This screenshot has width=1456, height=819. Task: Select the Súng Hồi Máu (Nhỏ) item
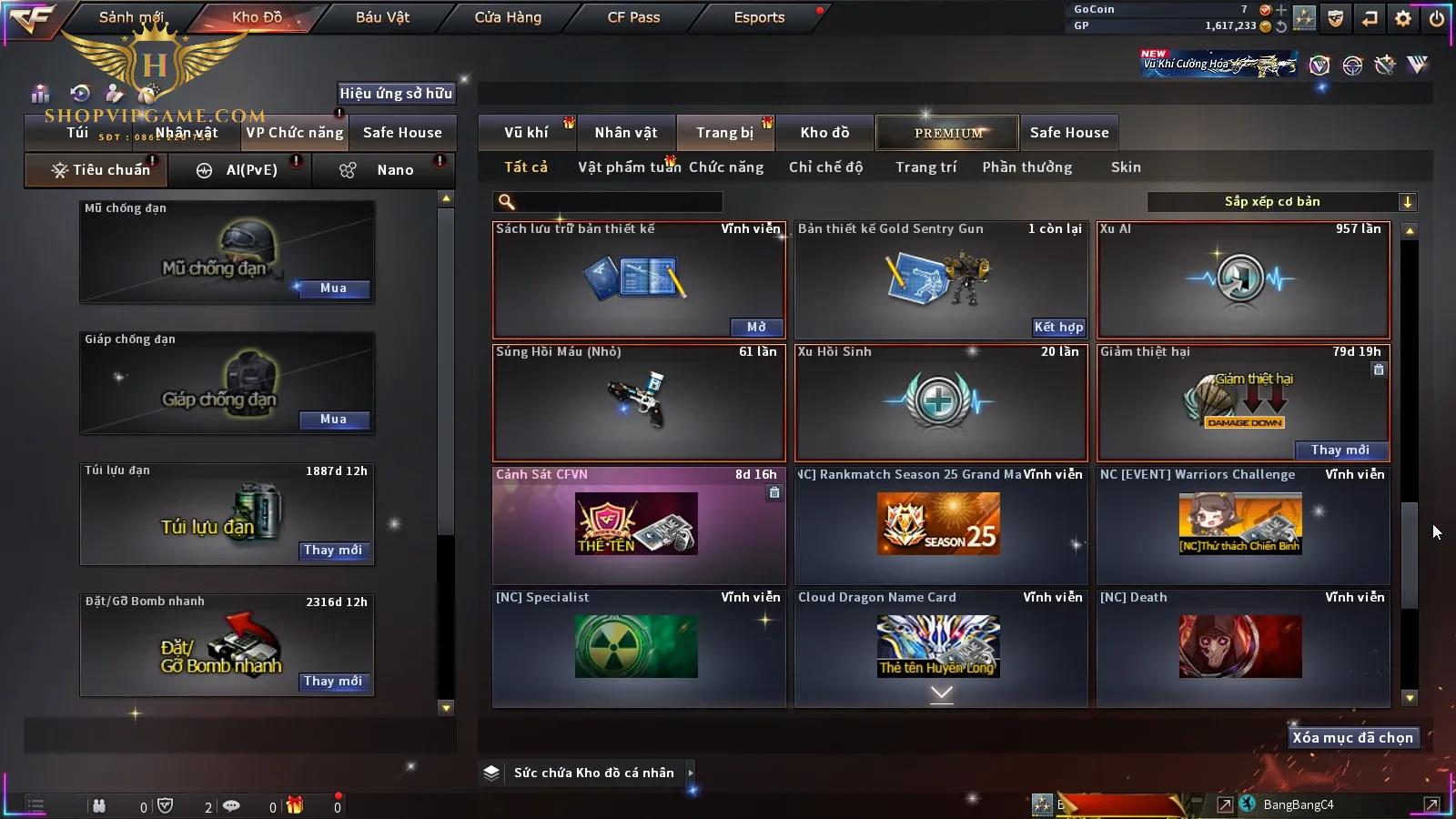[638, 402]
